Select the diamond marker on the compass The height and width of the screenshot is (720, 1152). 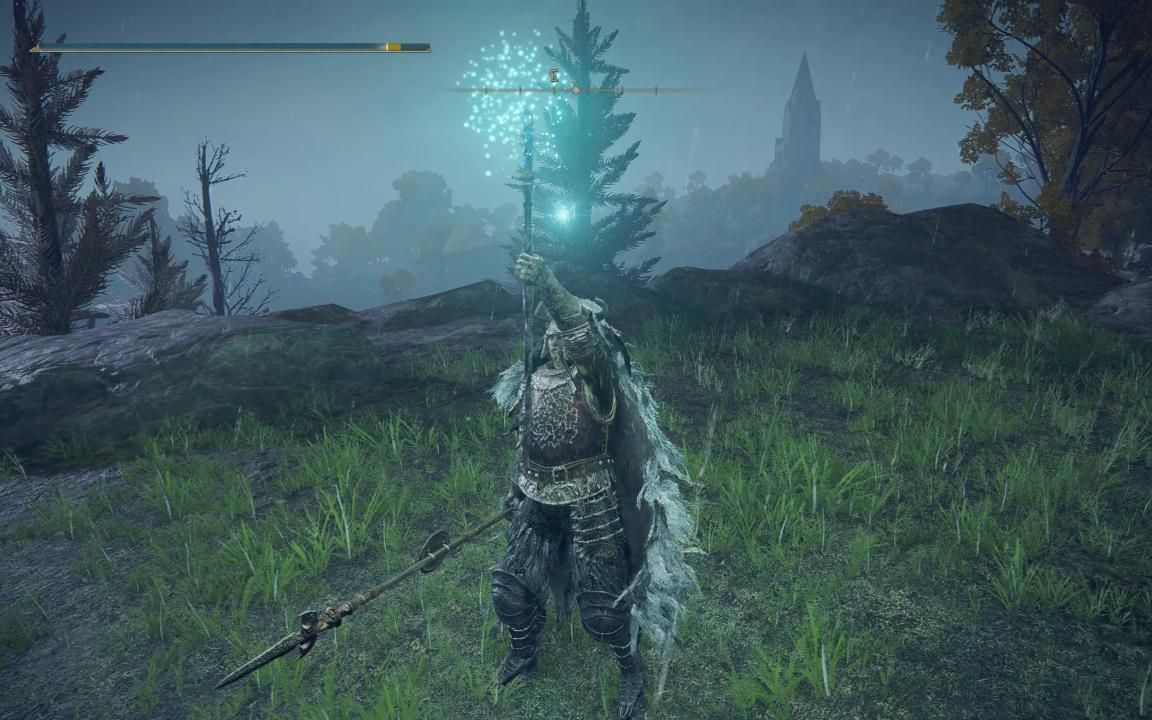point(575,90)
